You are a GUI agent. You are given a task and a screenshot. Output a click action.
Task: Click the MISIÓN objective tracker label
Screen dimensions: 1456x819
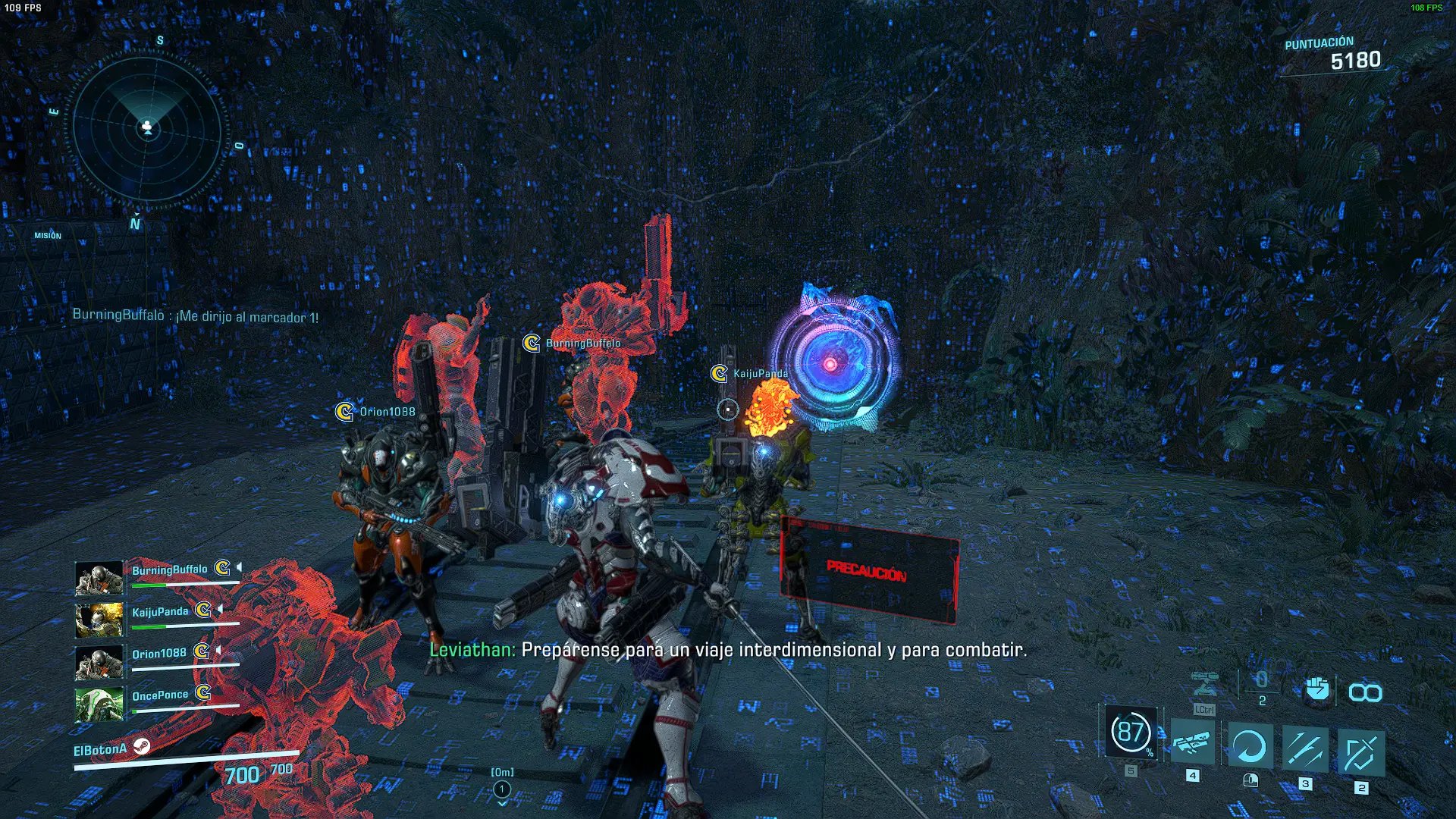(48, 236)
